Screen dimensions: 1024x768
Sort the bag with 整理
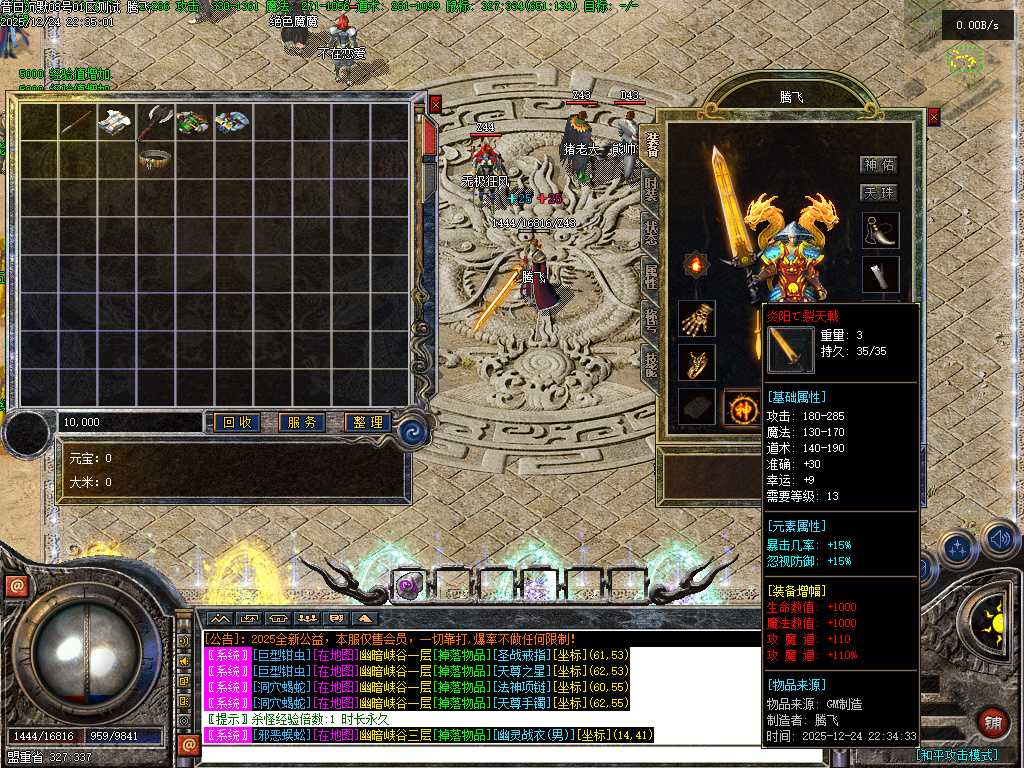(367, 423)
